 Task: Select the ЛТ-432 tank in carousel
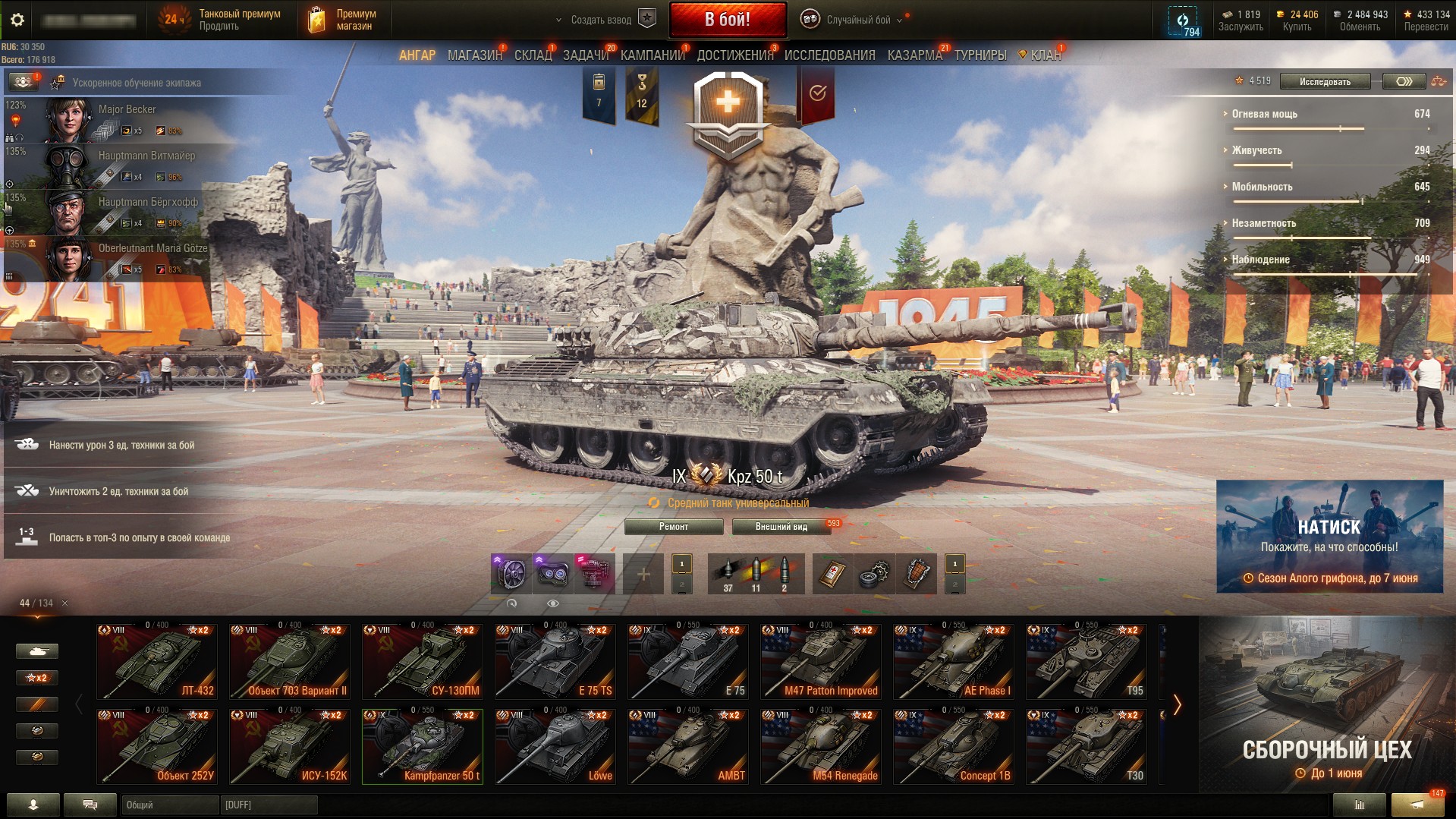(157, 661)
